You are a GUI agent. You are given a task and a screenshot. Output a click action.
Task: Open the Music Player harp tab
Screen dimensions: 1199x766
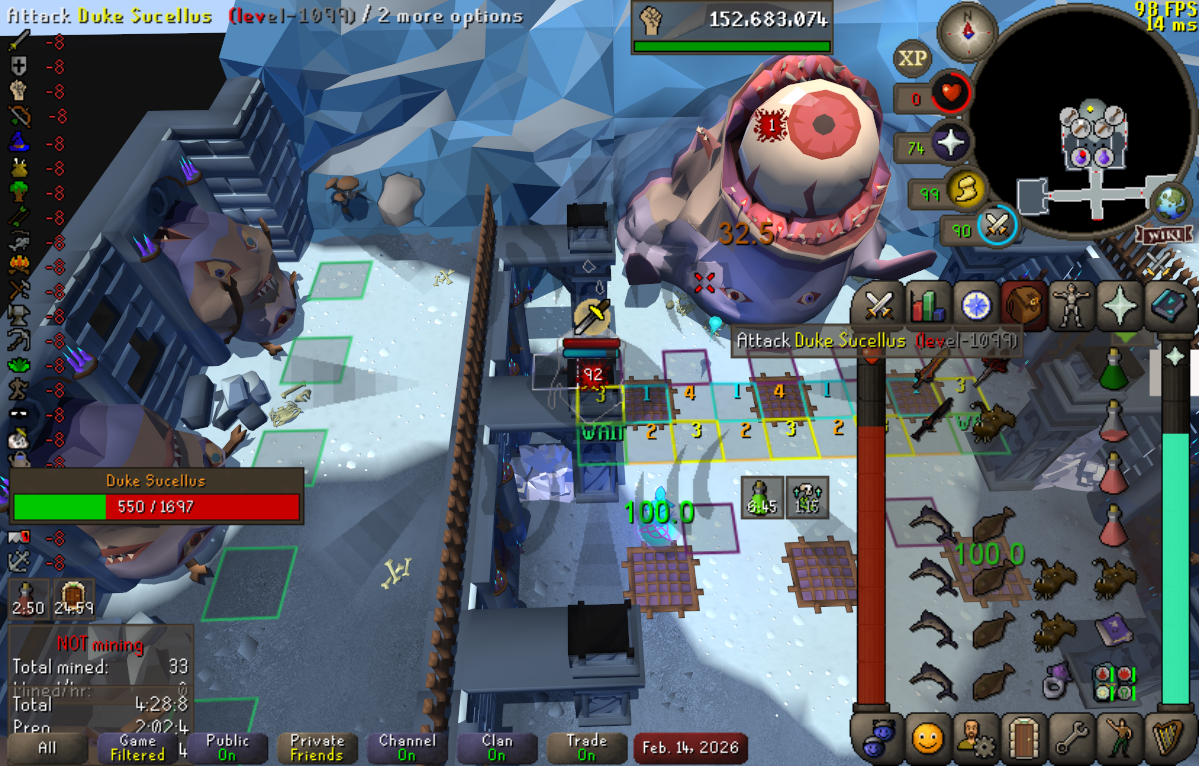1166,738
